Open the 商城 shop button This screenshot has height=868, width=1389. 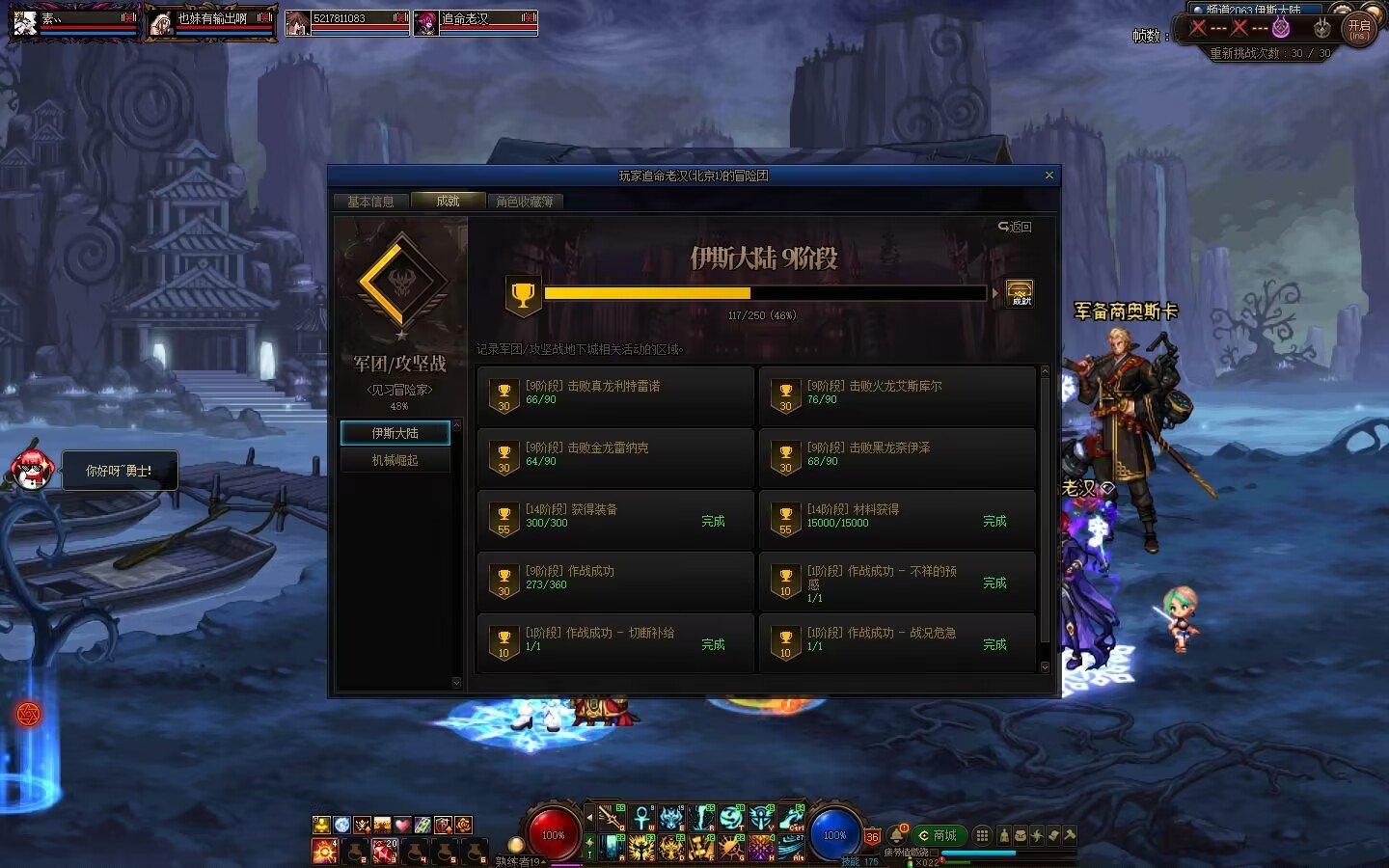click(x=940, y=835)
